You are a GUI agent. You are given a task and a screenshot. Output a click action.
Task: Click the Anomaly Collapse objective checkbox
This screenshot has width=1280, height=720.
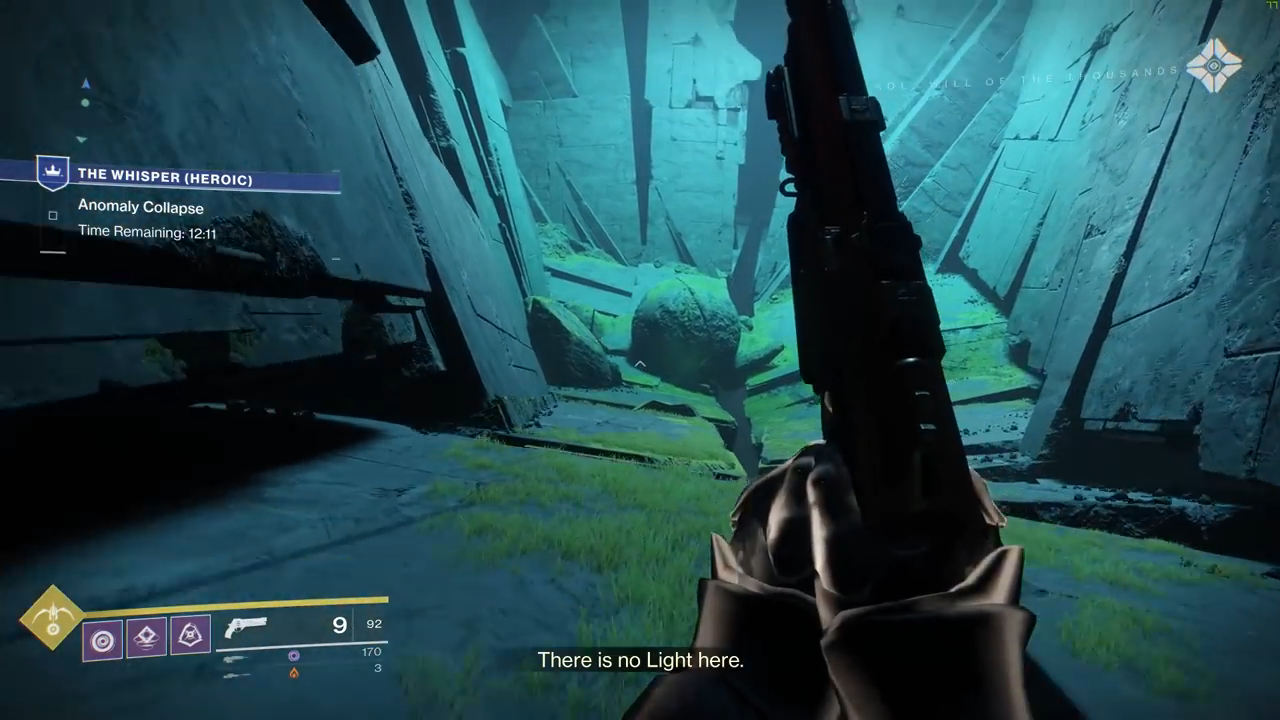53,215
